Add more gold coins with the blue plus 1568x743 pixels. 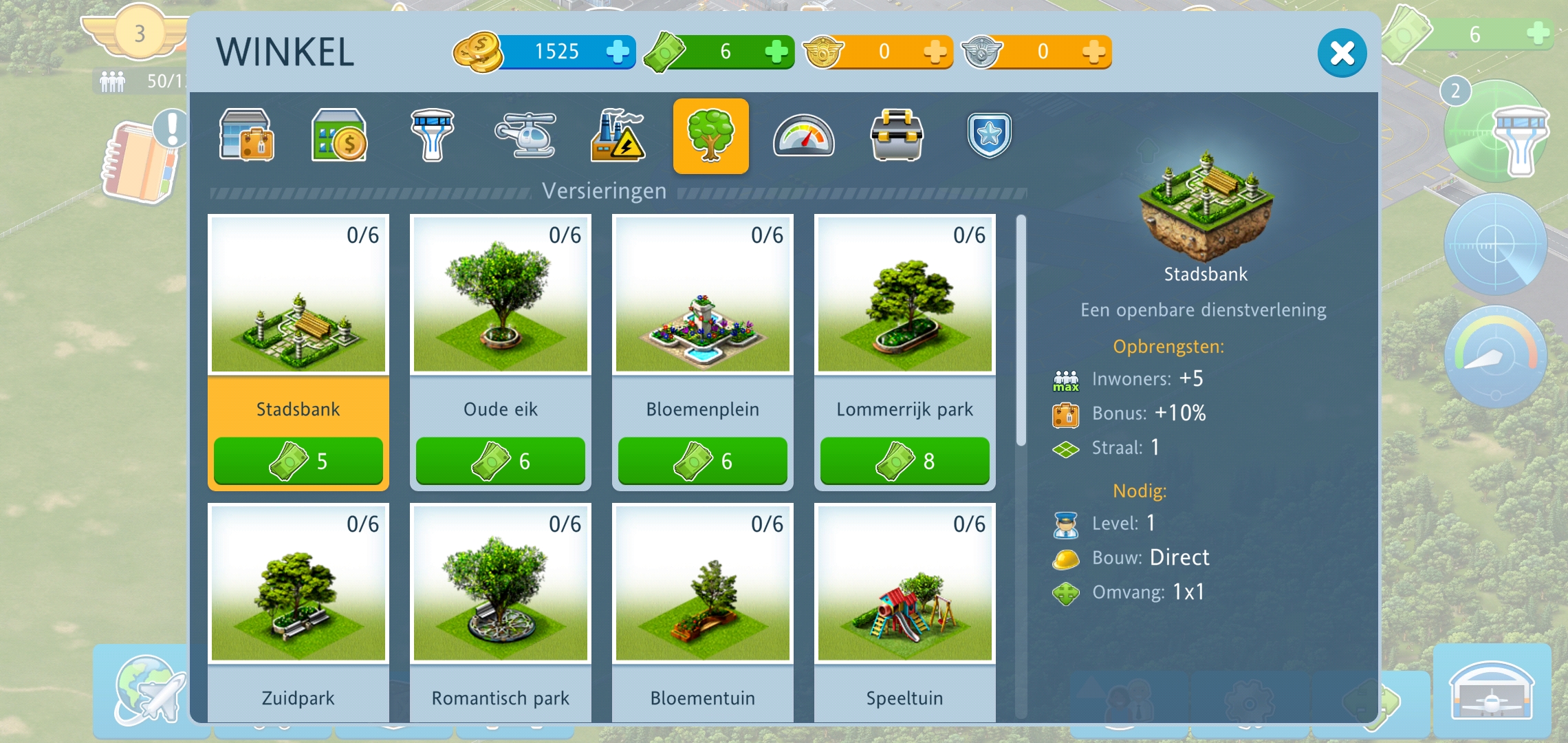pos(618,52)
